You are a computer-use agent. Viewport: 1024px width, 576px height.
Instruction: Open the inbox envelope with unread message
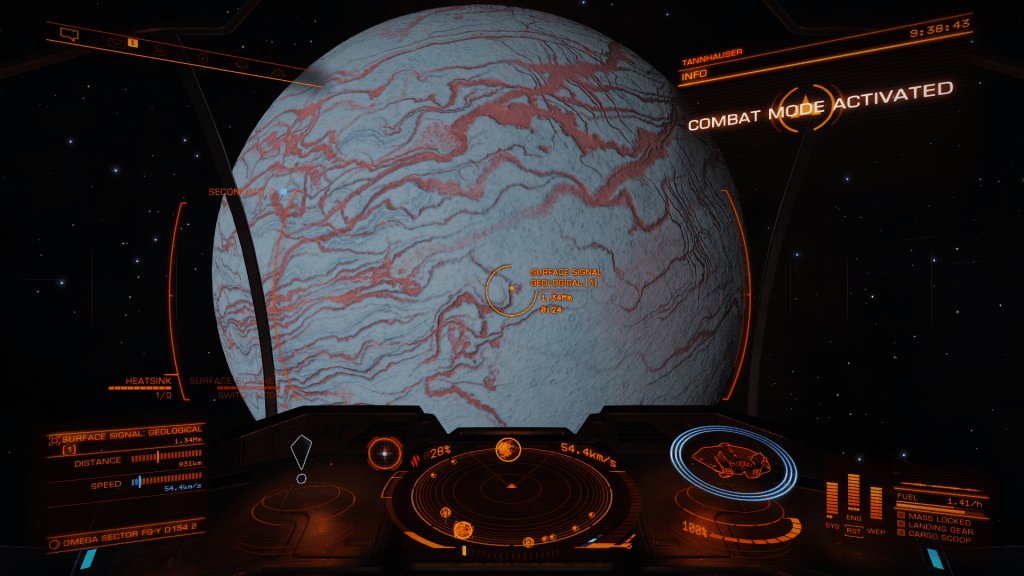click(115, 42)
